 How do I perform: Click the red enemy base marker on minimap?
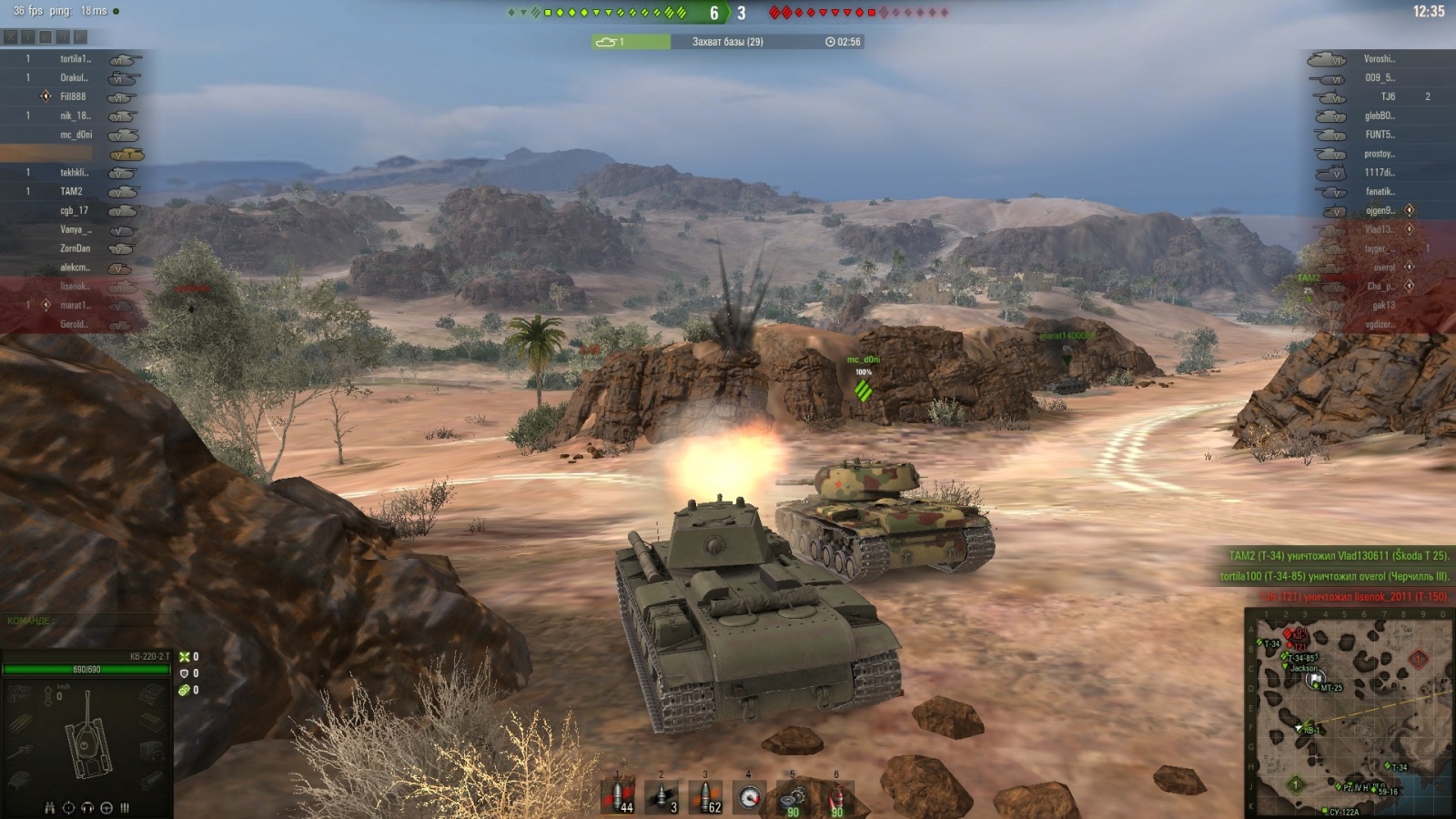[1418, 658]
